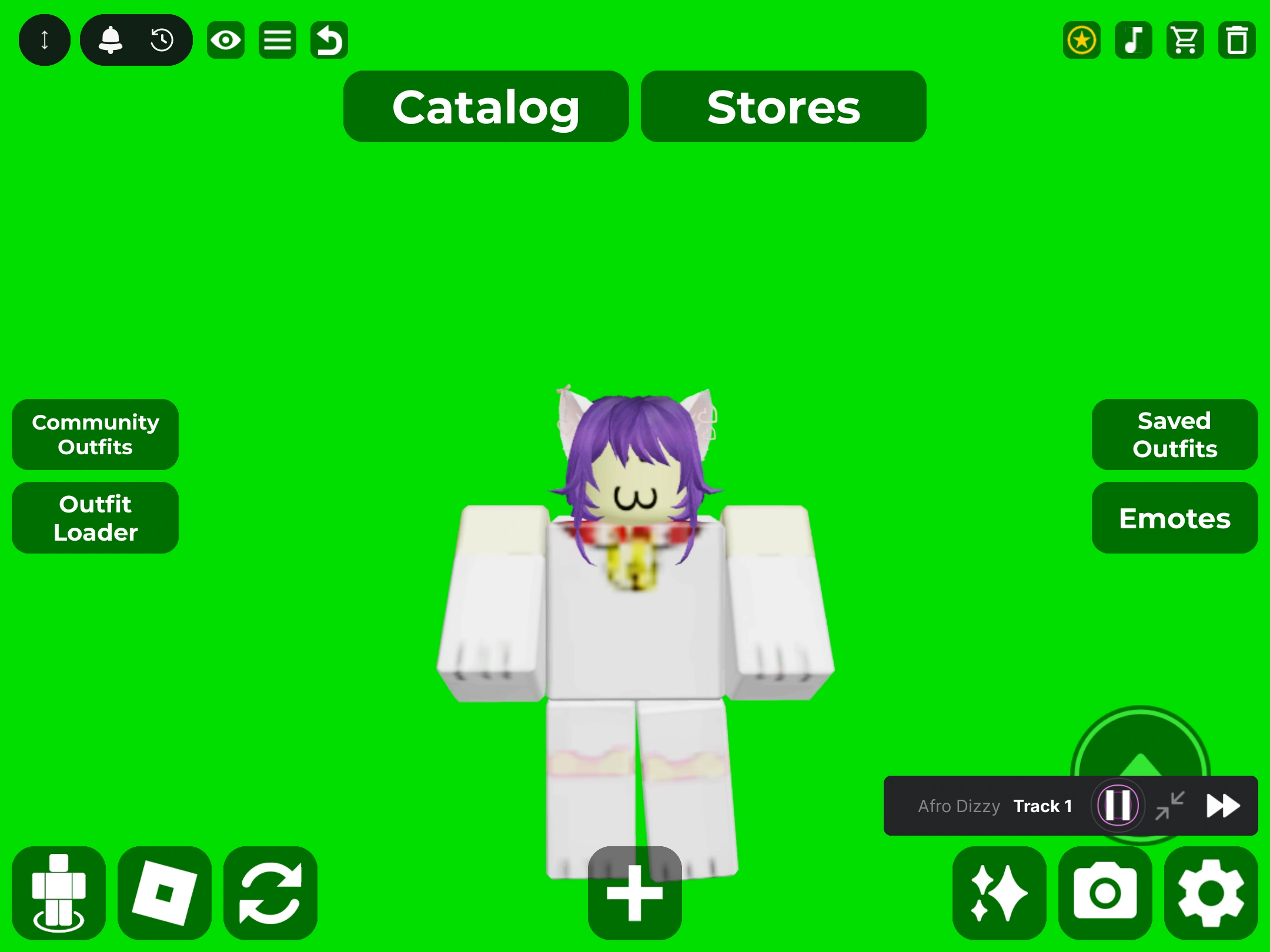Open Community Outfits

(95, 435)
